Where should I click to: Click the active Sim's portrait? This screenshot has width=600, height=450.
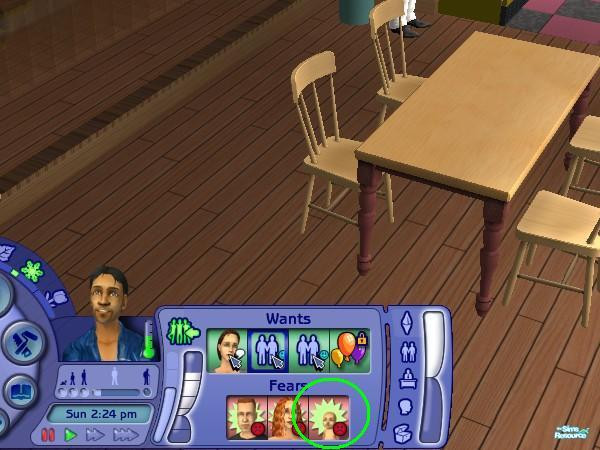coord(106,310)
